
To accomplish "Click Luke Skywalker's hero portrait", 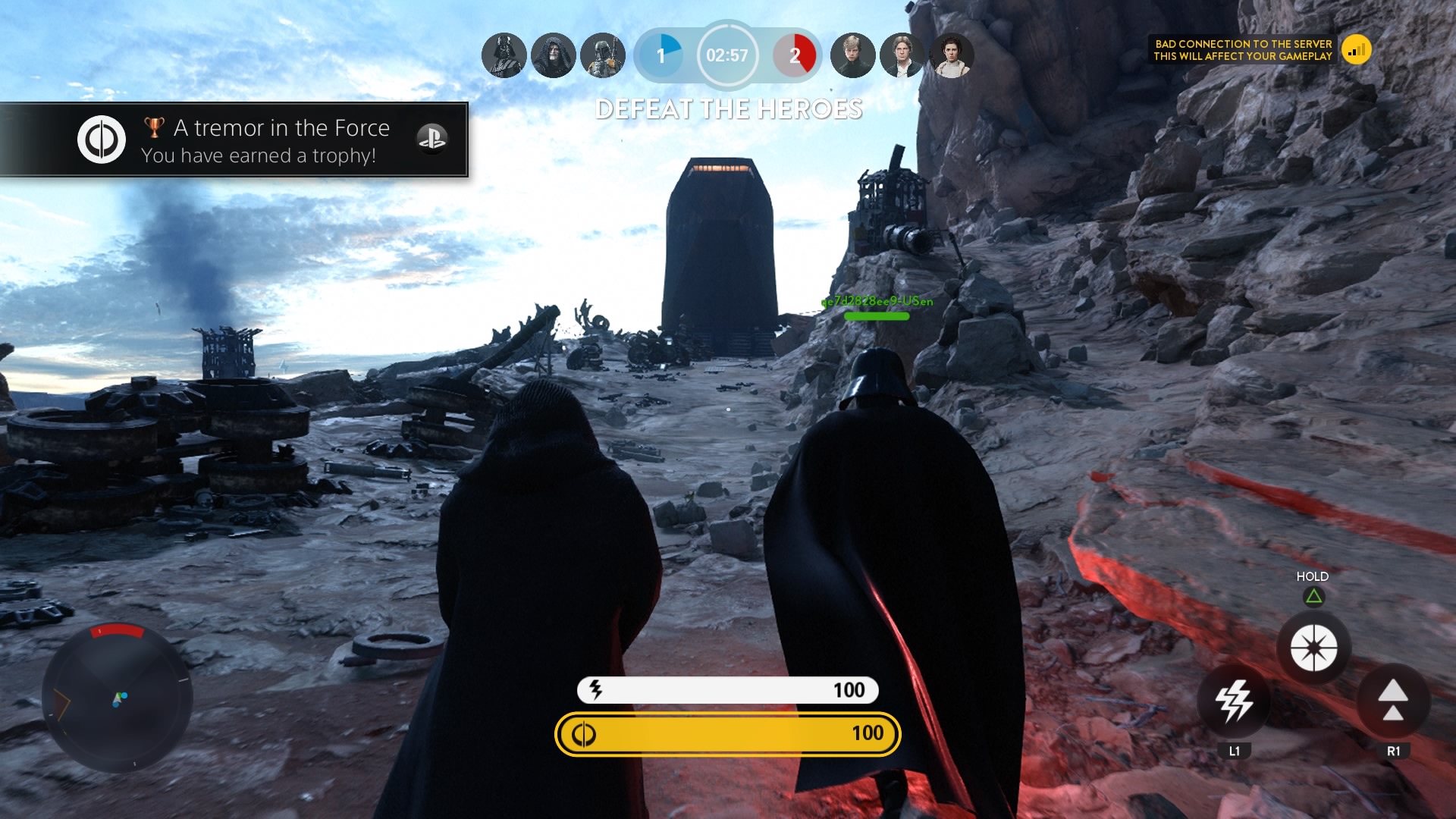I will (x=852, y=55).
